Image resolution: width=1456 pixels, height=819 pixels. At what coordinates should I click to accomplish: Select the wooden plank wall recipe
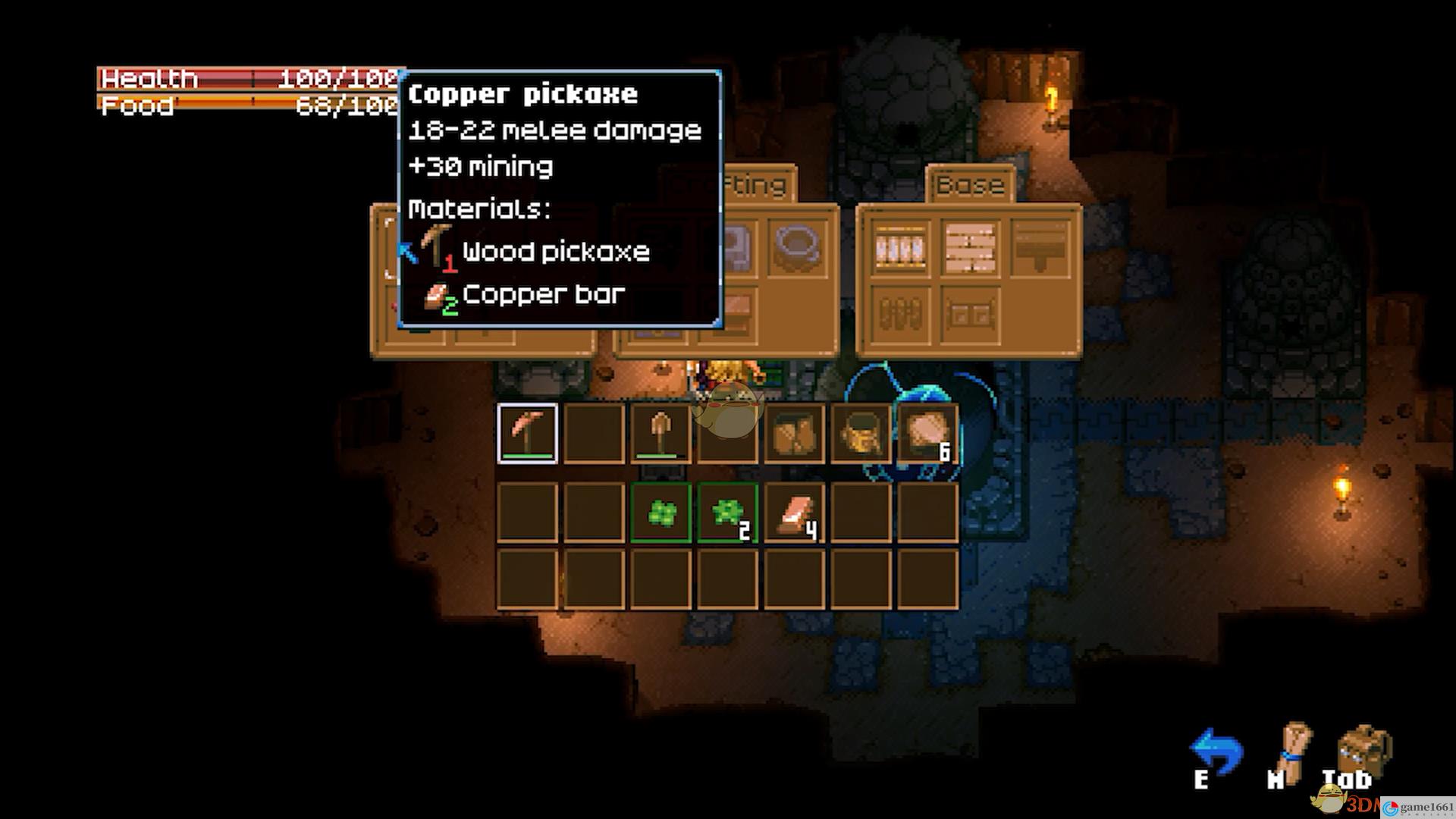coord(970,246)
